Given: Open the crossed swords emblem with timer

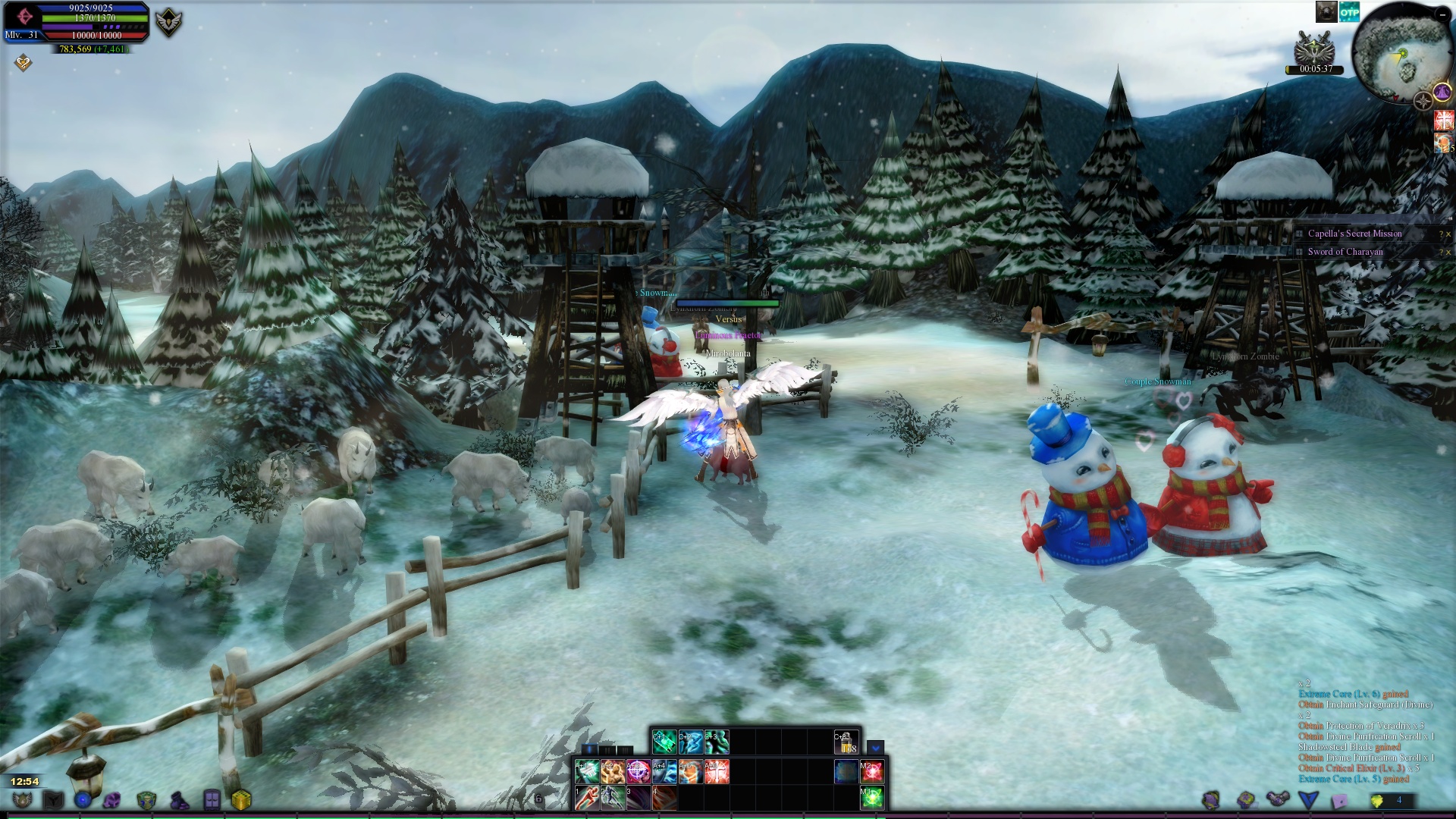Looking at the screenshot, I should click(1314, 50).
